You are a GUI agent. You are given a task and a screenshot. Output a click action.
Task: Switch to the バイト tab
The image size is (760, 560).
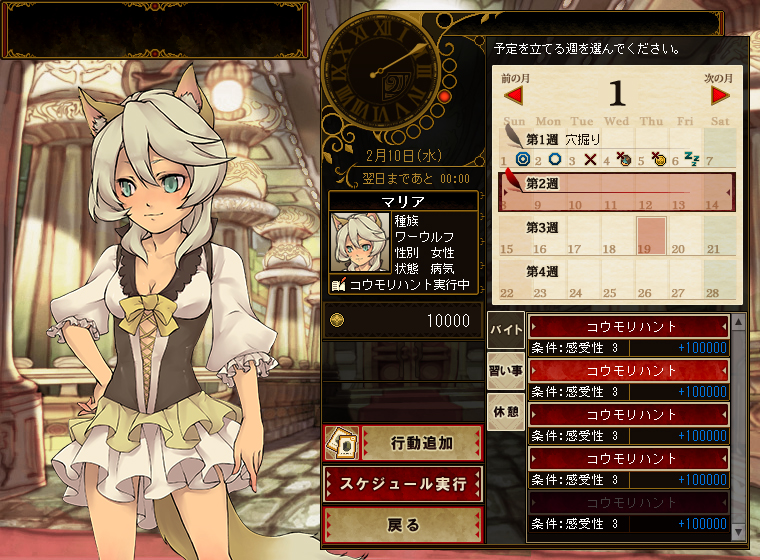tap(505, 329)
